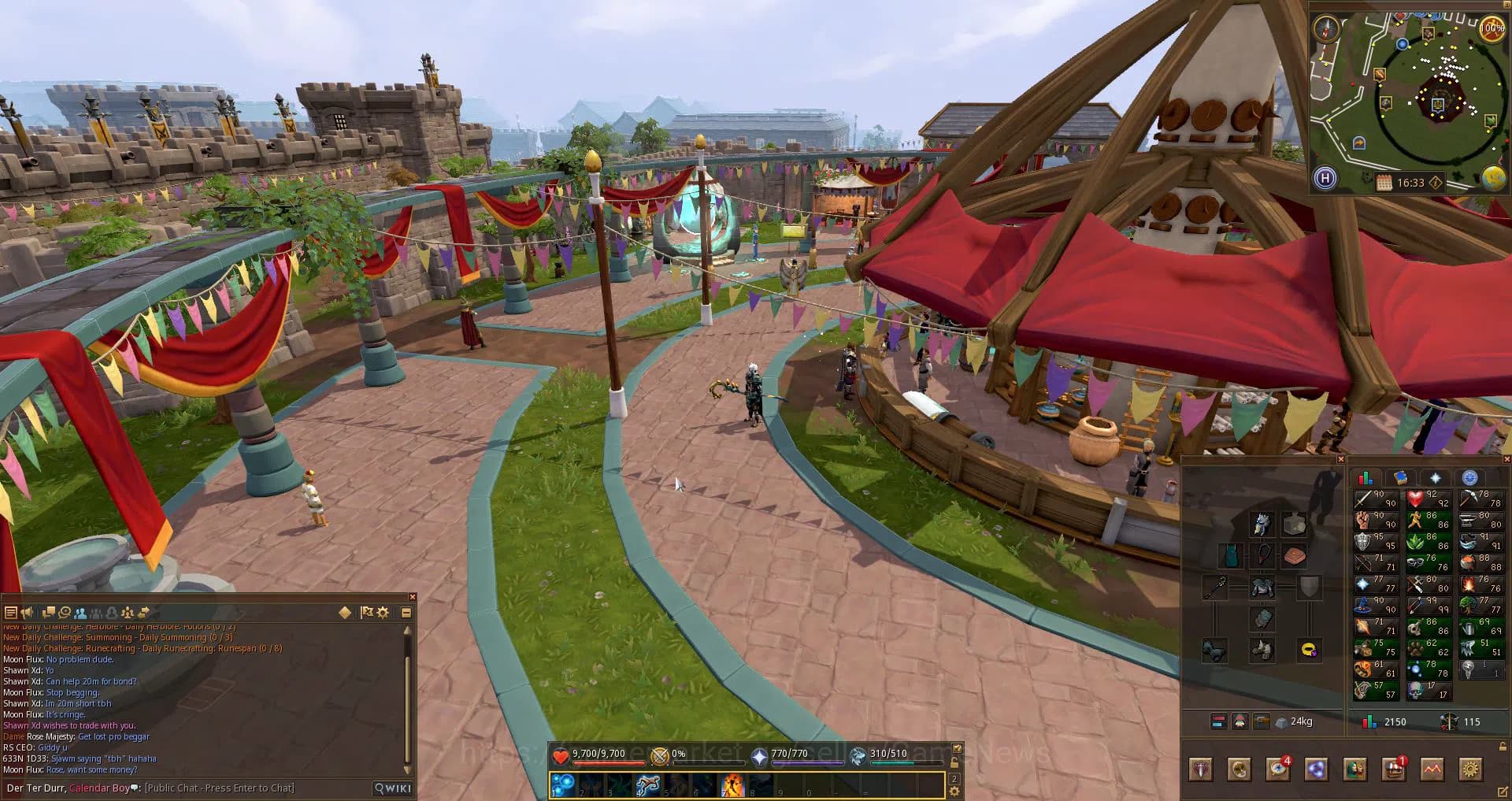This screenshot has width=1512, height=801.
Task: Open the quest compass icon with notification badge
Action: click(1277, 769)
